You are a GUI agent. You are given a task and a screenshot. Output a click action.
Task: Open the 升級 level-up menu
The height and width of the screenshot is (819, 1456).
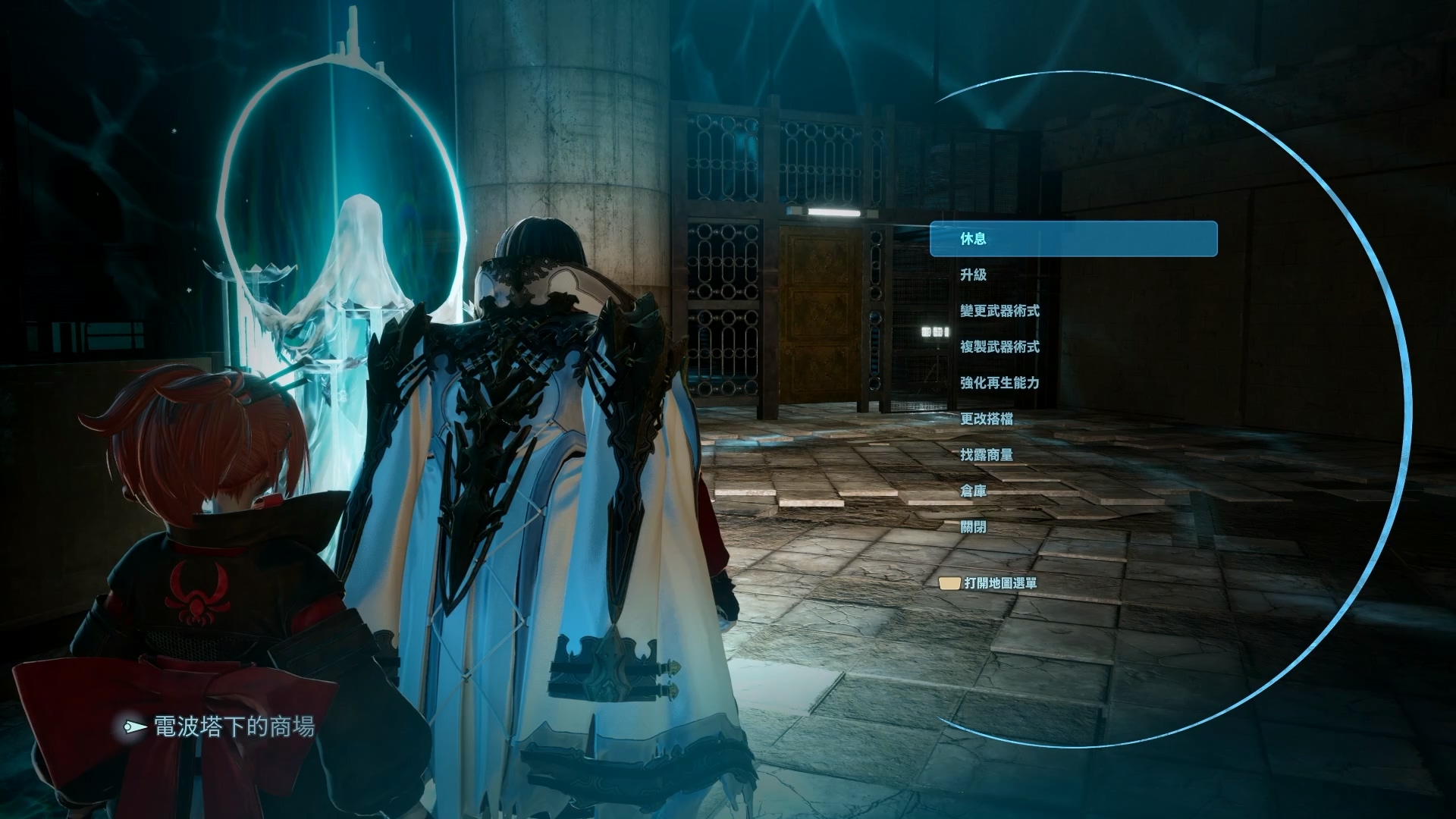point(974,275)
